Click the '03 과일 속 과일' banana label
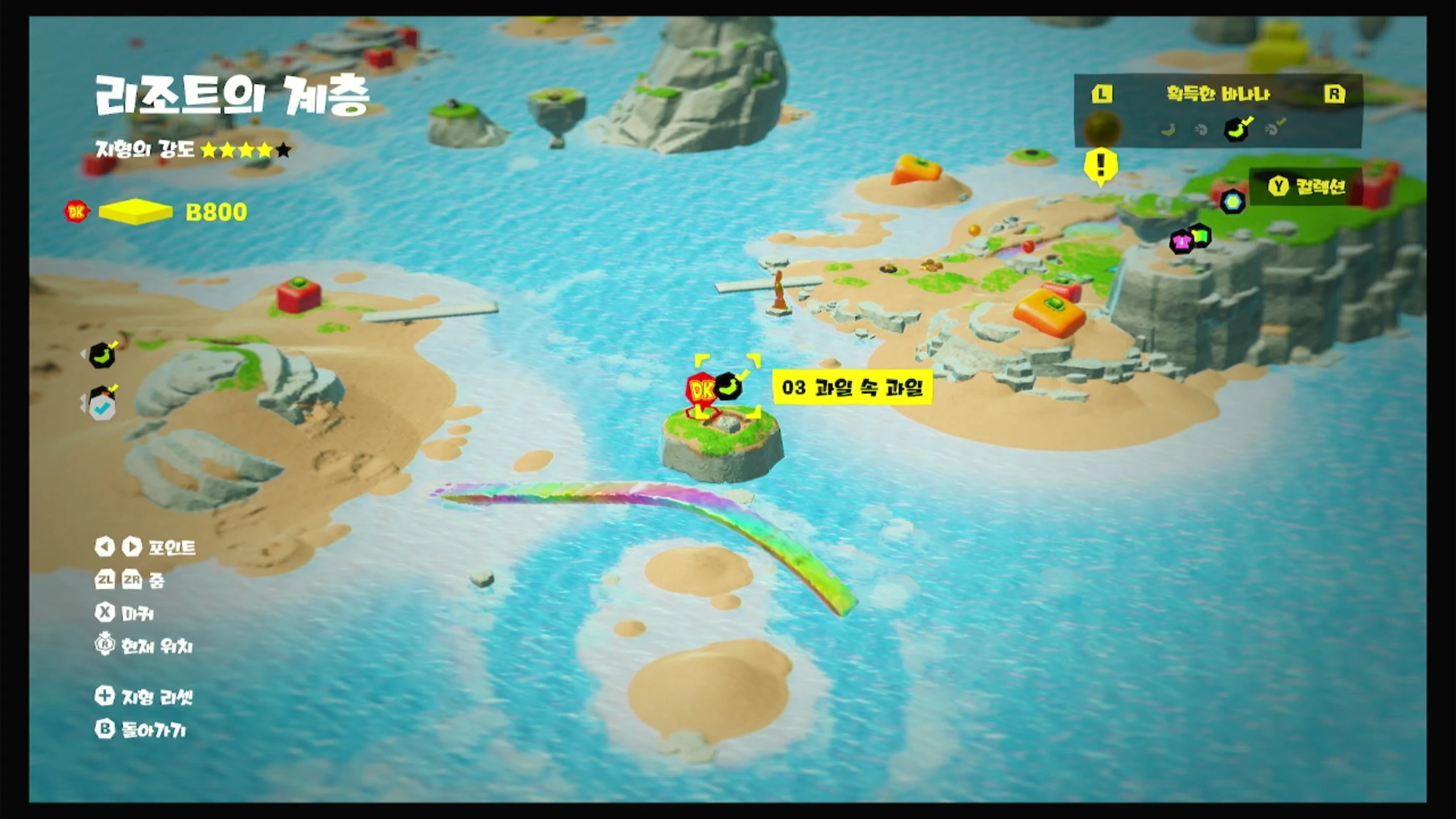 852,388
